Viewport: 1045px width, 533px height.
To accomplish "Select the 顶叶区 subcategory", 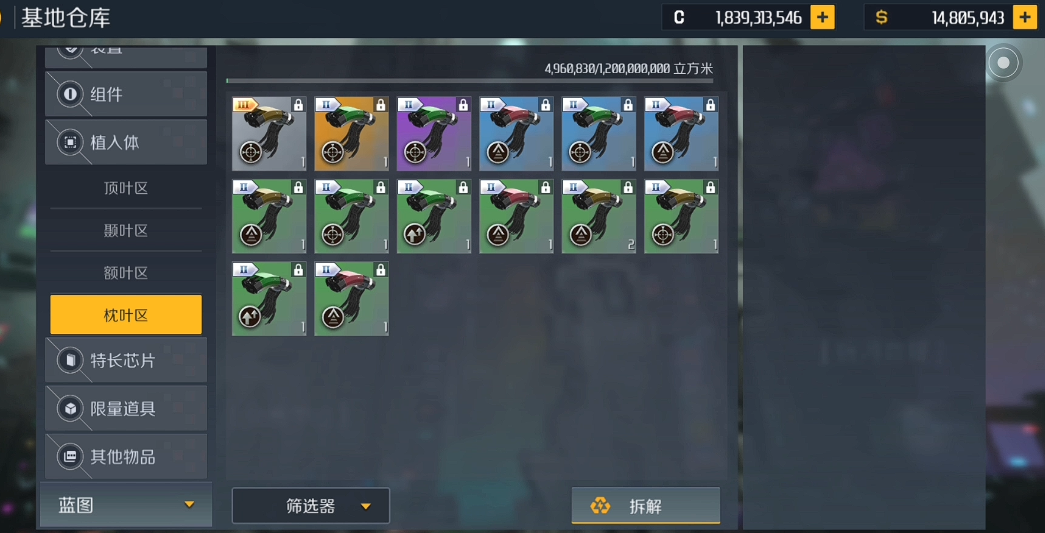I will click(126, 188).
